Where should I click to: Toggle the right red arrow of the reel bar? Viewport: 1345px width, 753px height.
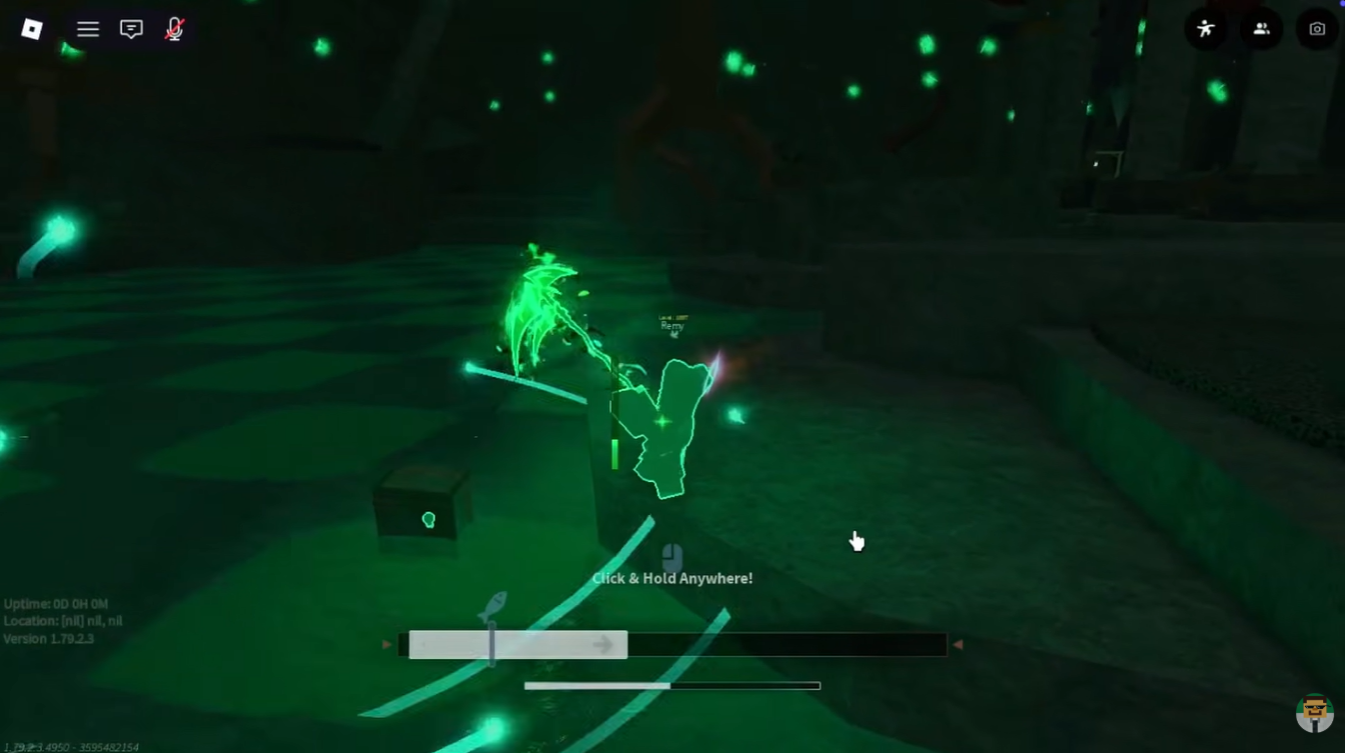pos(957,644)
